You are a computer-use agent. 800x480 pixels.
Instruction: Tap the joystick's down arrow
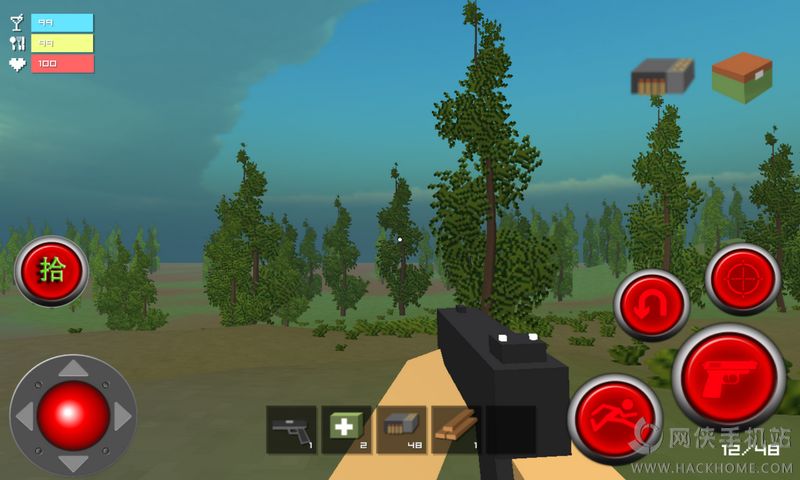point(73,462)
